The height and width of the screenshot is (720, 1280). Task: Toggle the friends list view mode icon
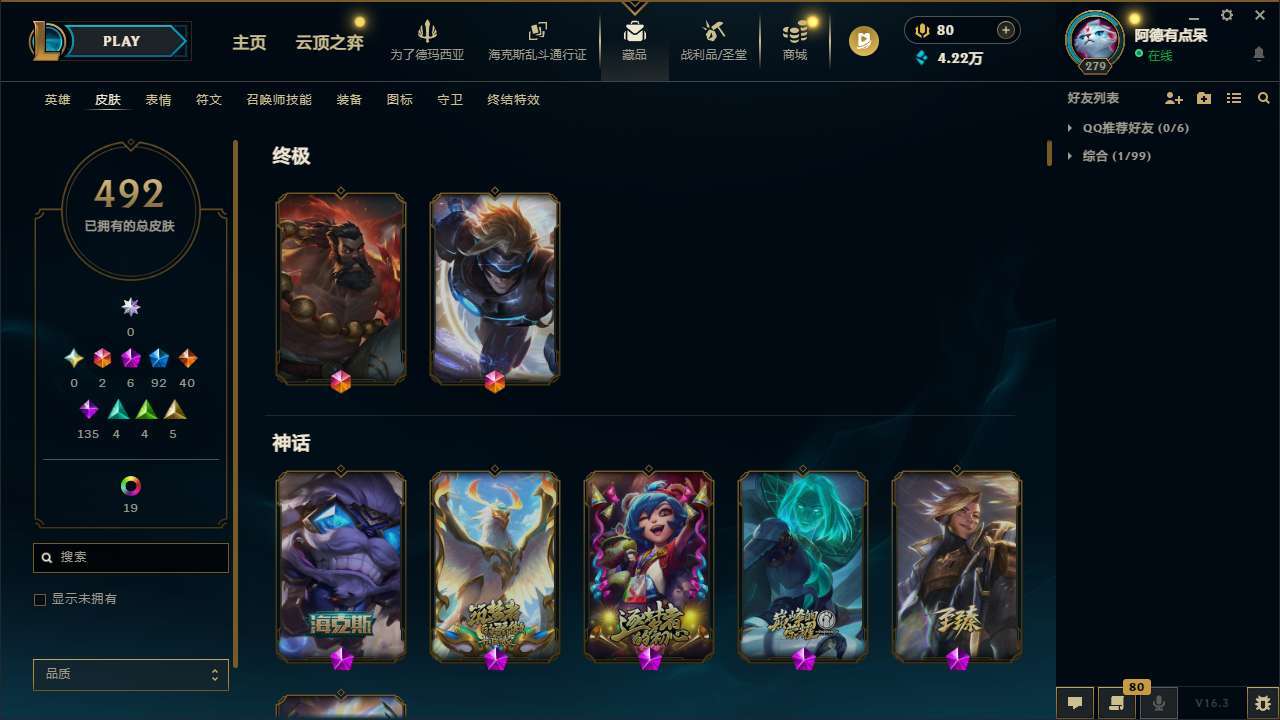1234,98
